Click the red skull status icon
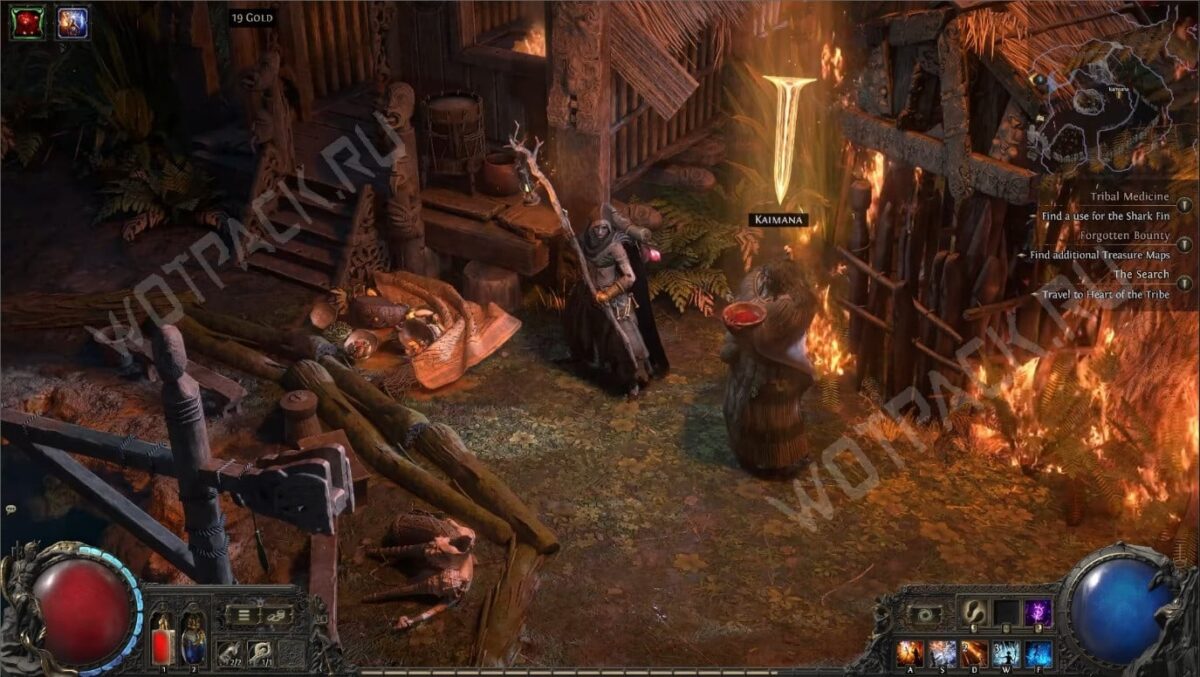This screenshot has width=1200, height=677. coord(27,22)
